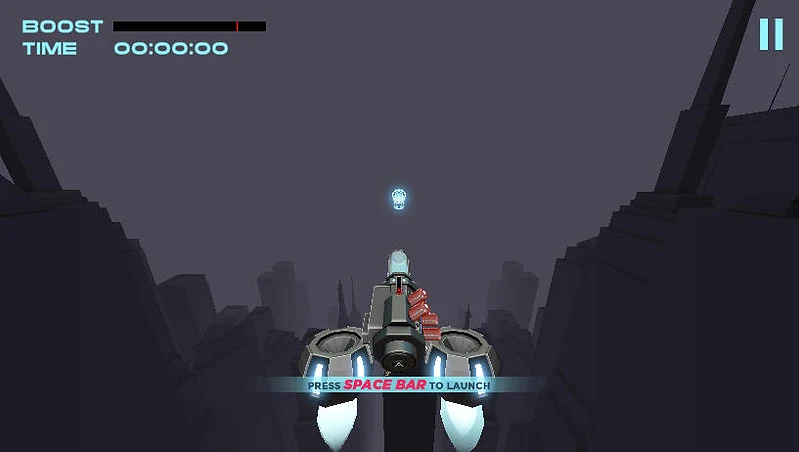The image size is (799, 452).
Task: Pause the game with the pause icon
Action: pos(770,34)
